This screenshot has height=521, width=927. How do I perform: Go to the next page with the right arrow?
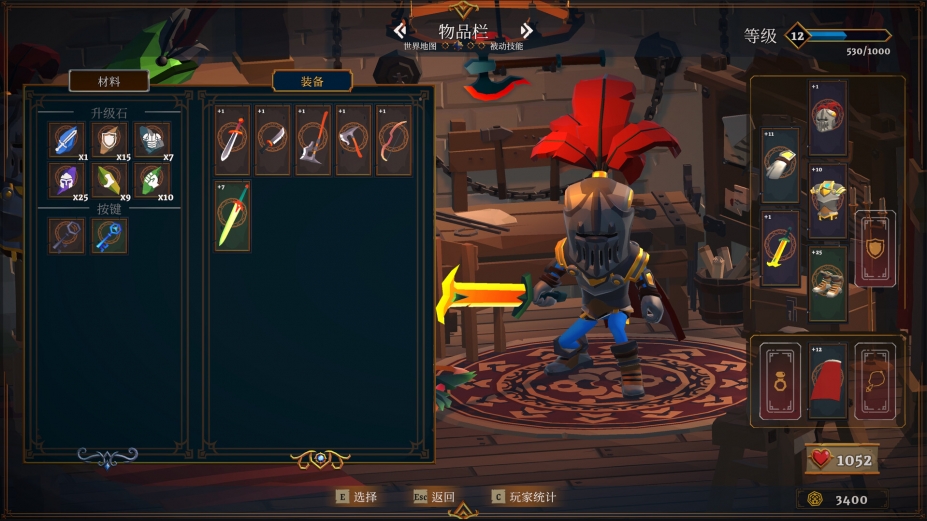527,31
